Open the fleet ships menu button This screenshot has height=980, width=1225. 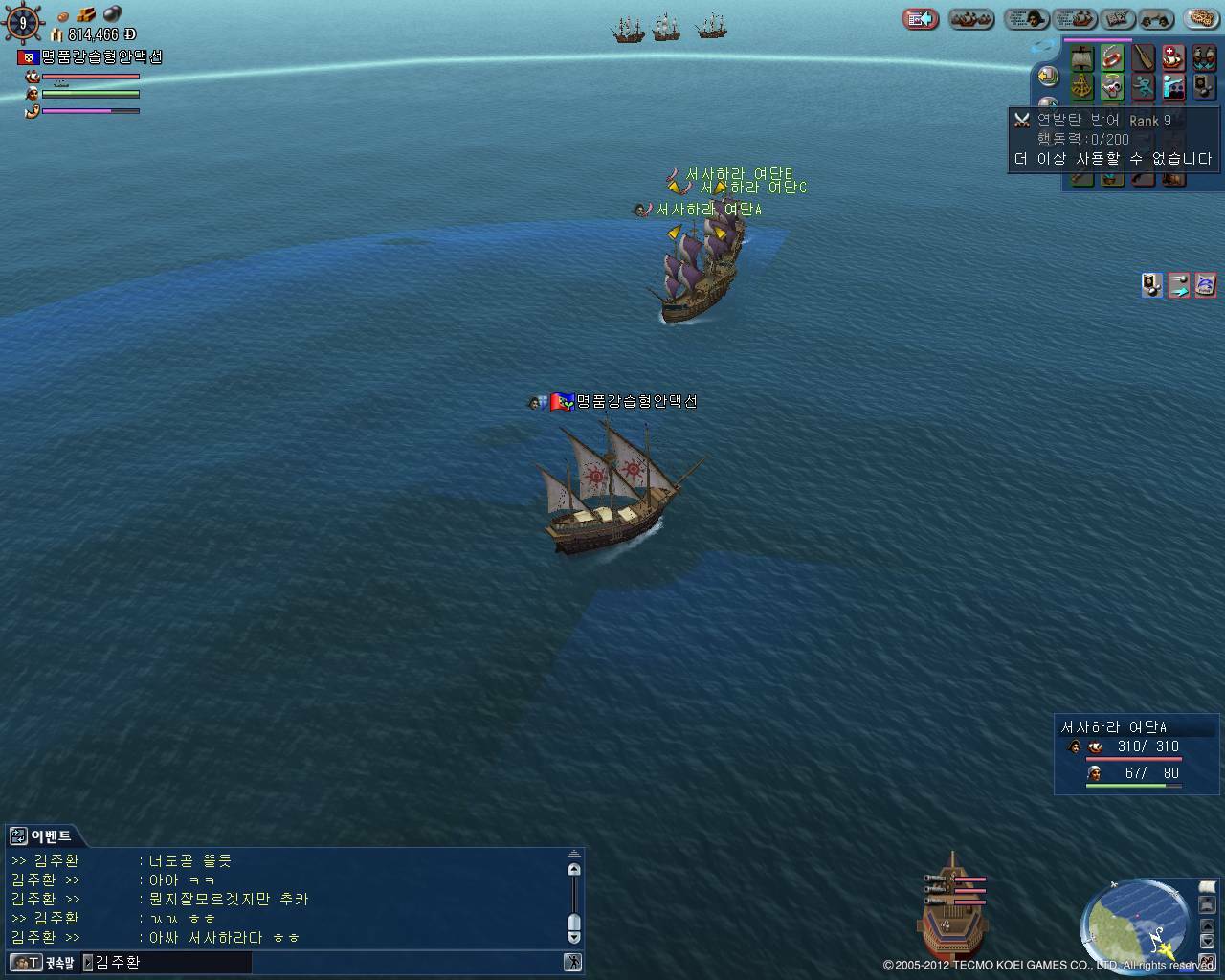[x=971, y=19]
